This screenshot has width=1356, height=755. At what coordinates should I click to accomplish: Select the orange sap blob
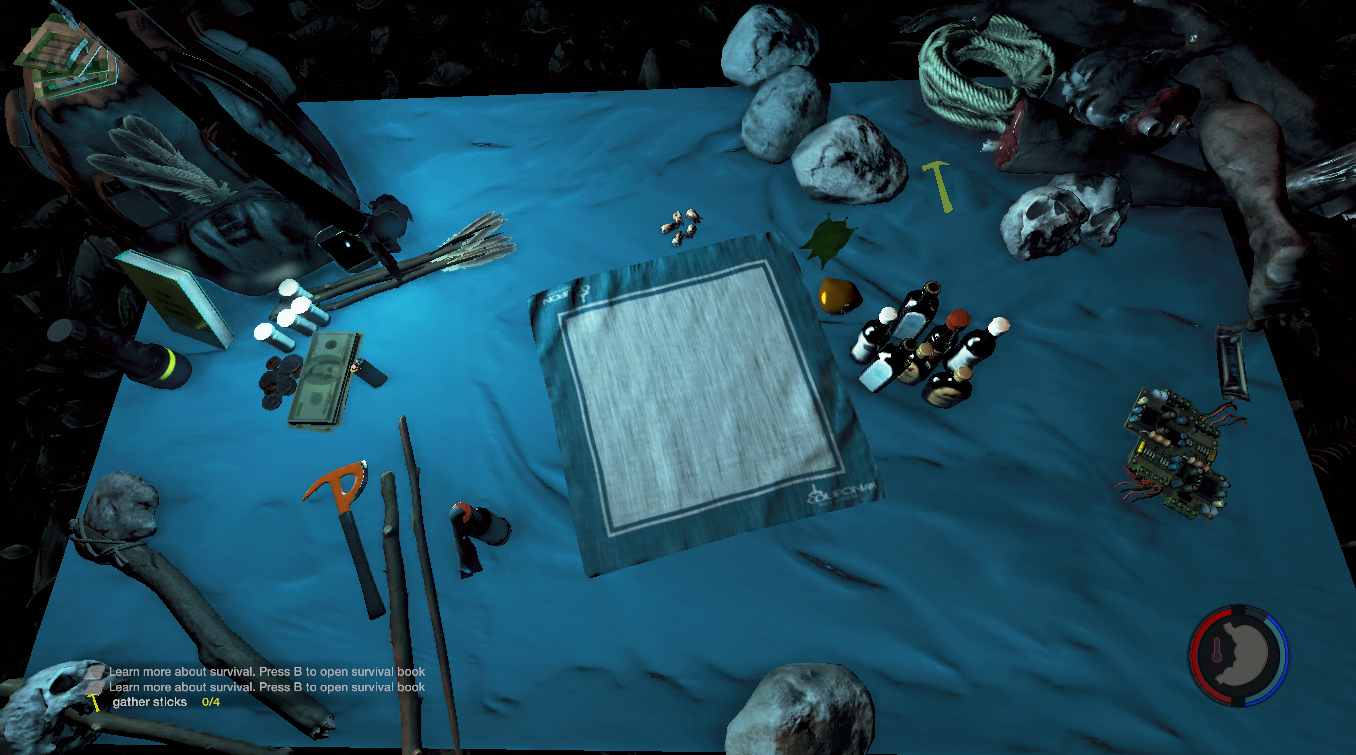[x=836, y=296]
